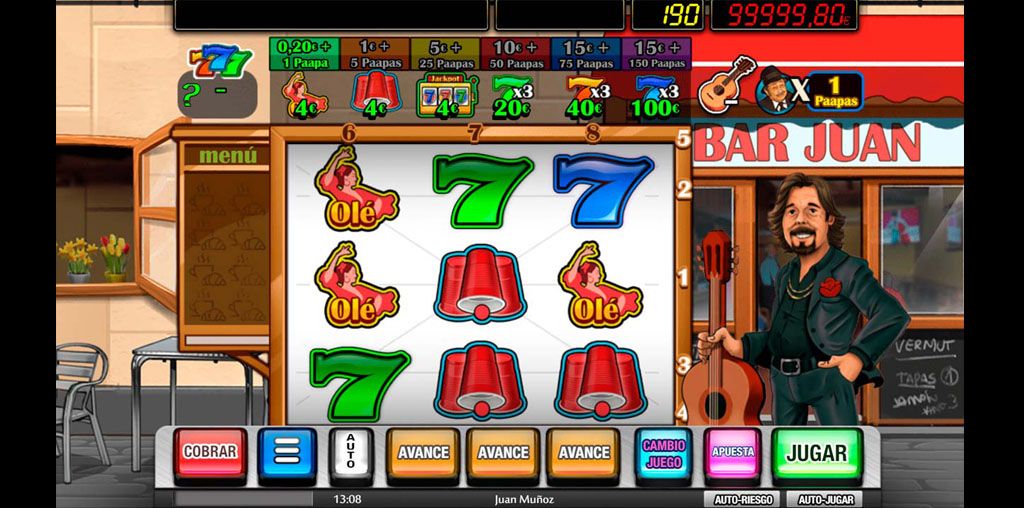
Task: Toggle the white AUTO button
Action: point(351,452)
